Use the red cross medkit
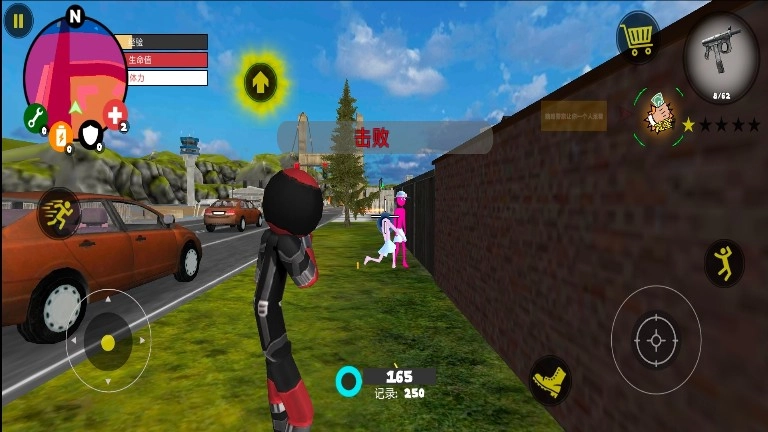Screen dimensions: 768x432 click(115, 114)
